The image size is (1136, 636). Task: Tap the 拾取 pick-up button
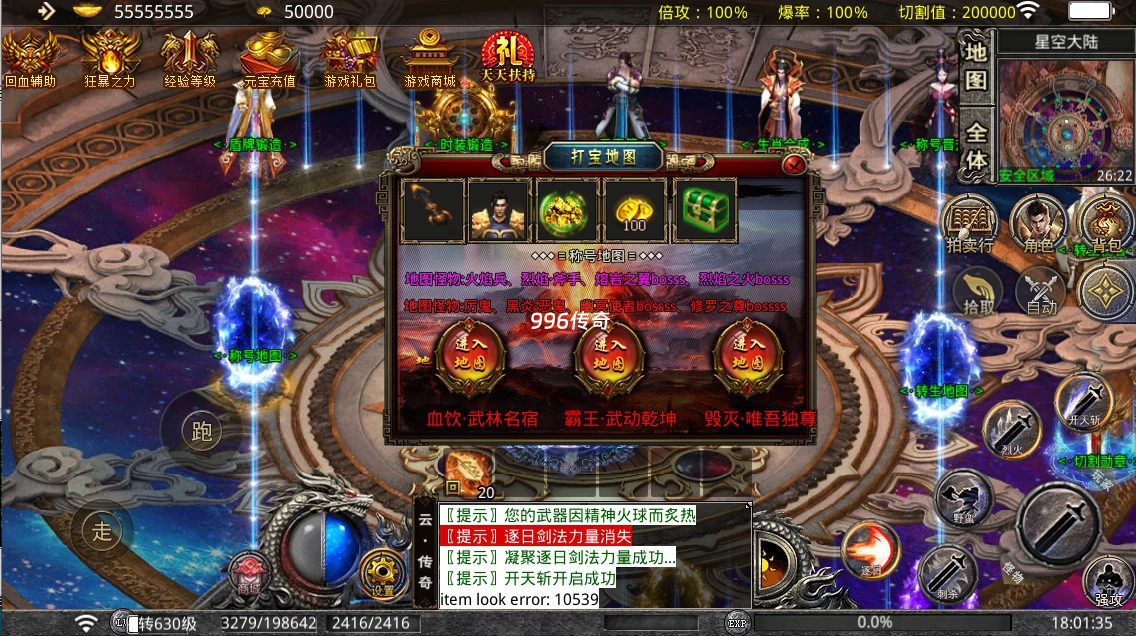click(x=977, y=294)
